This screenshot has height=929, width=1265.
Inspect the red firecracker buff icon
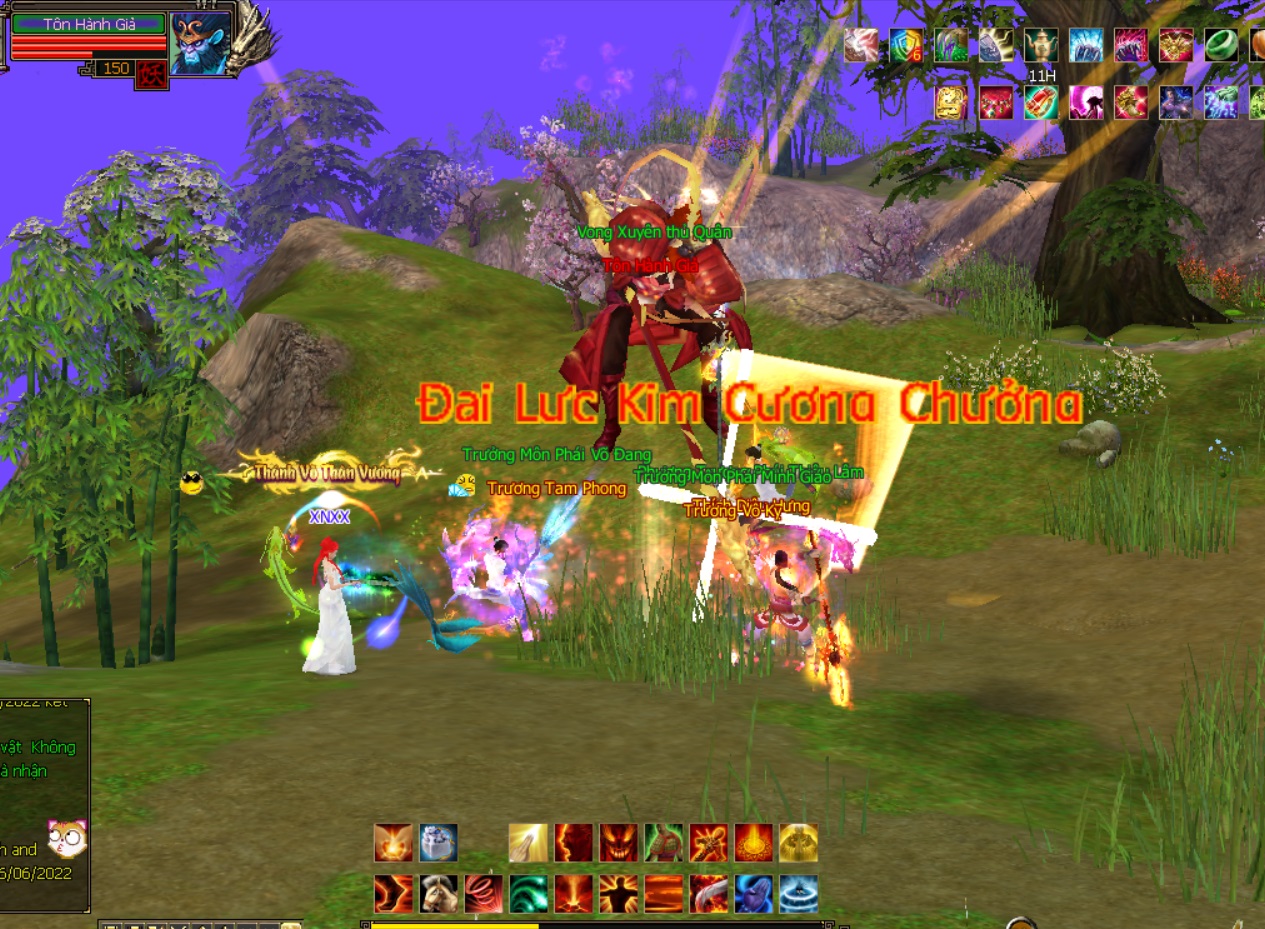(x=1040, y=102)
